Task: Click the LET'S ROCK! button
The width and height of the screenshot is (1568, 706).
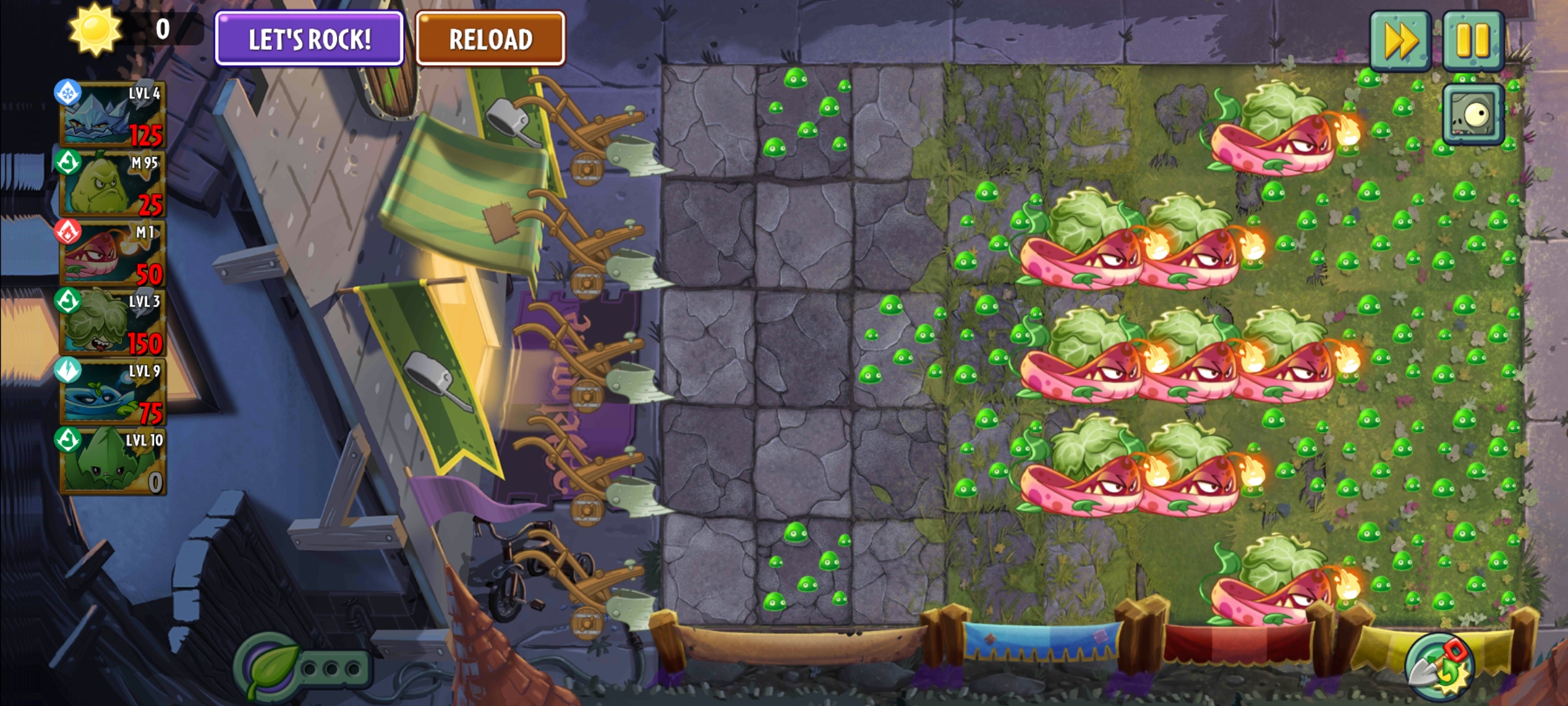Action: (x=309, y=39)
